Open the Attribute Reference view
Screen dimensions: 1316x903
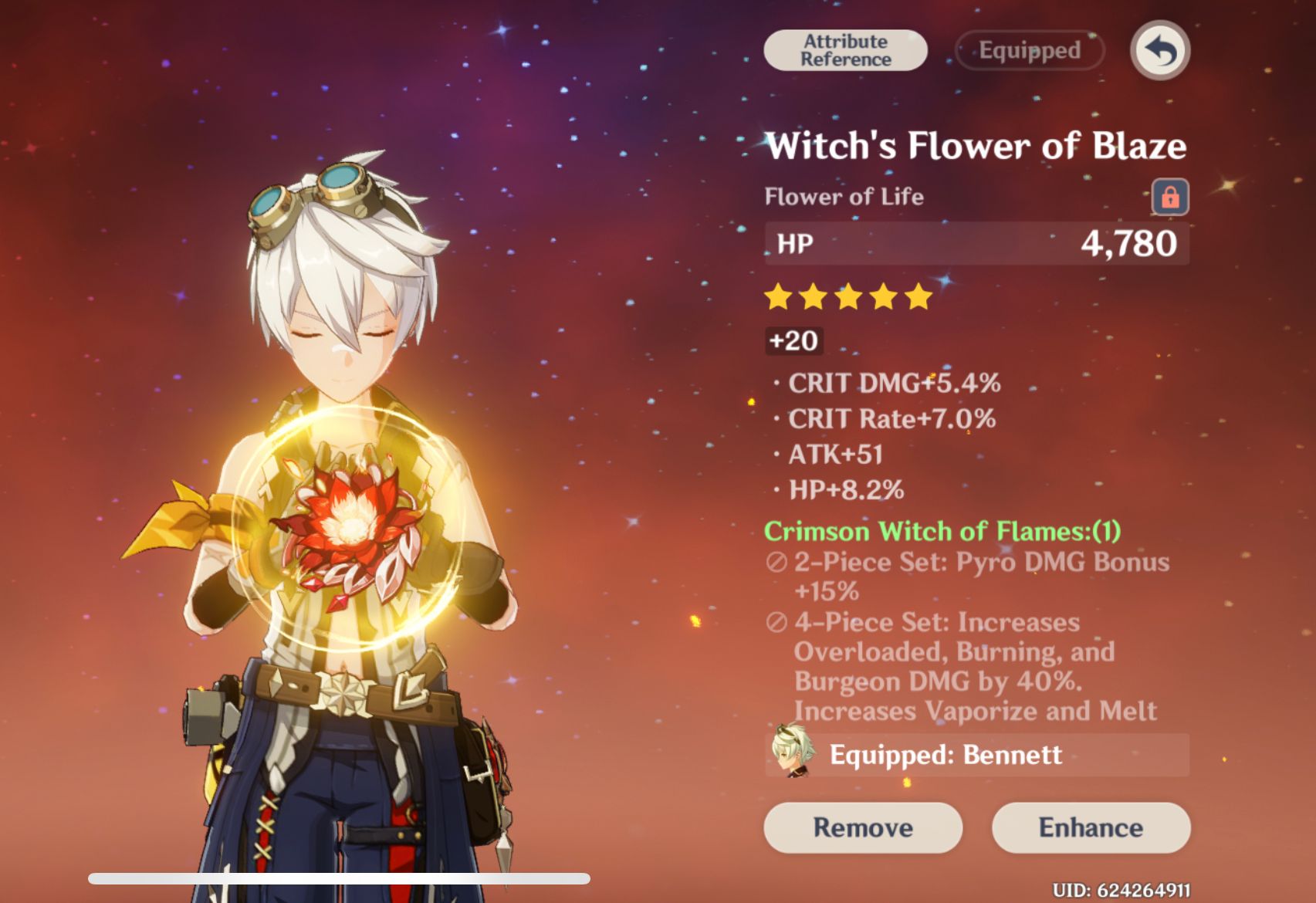coord(844,49)
